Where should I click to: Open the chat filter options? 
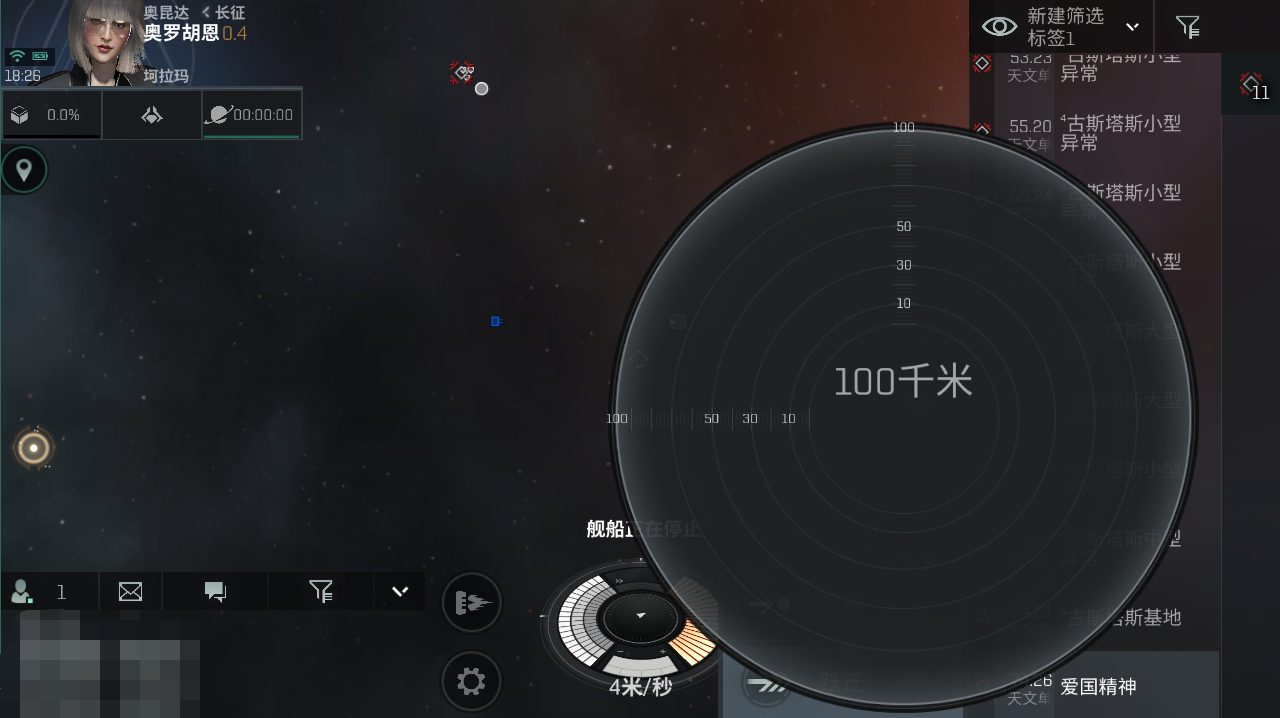pos(321,592)
